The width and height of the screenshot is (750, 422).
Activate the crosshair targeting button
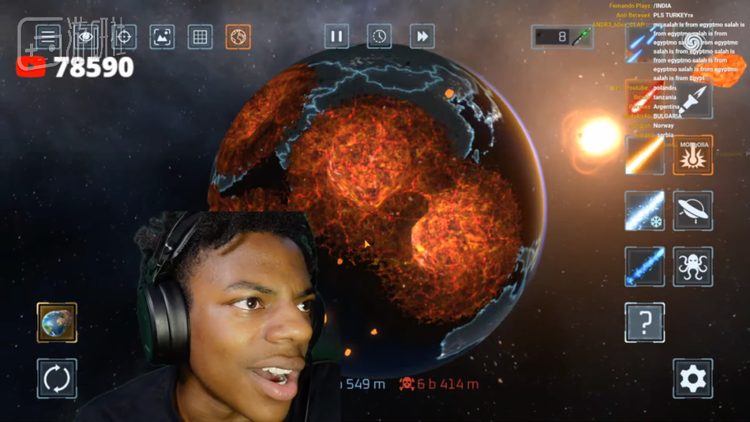pos(123,37)
